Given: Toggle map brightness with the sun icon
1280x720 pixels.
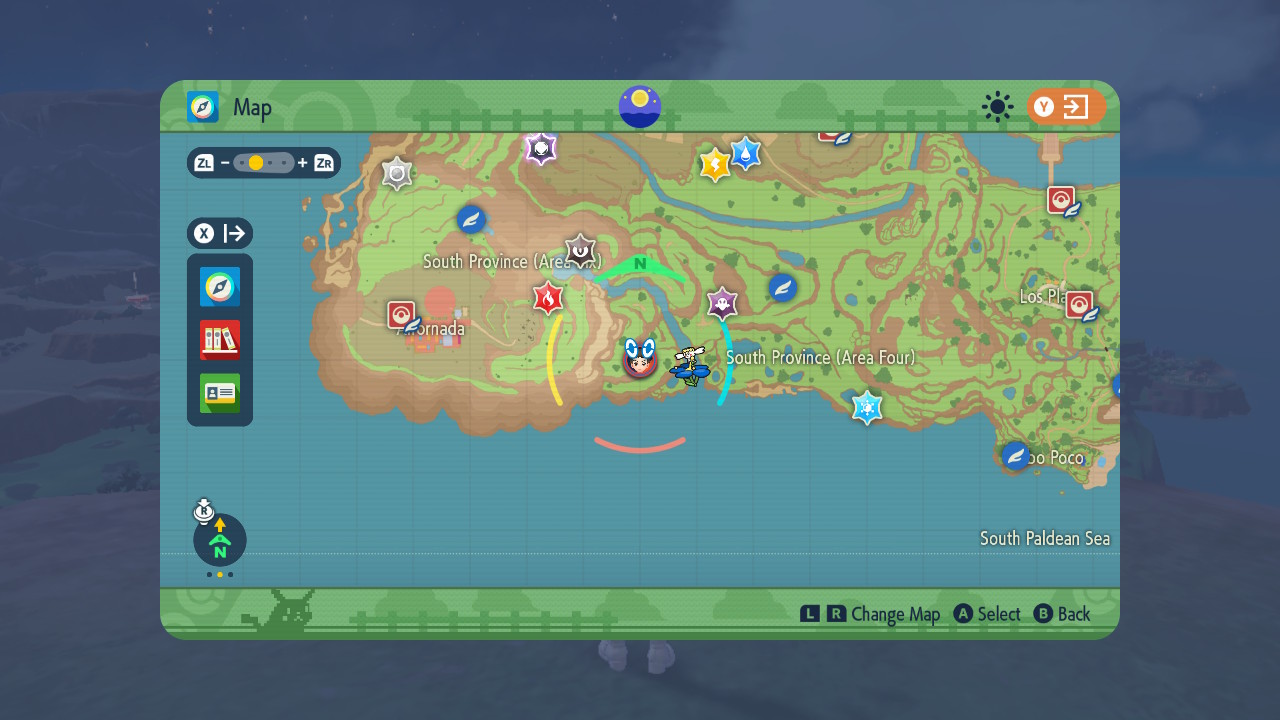Looking at the screenshot, I should point(997,107).
